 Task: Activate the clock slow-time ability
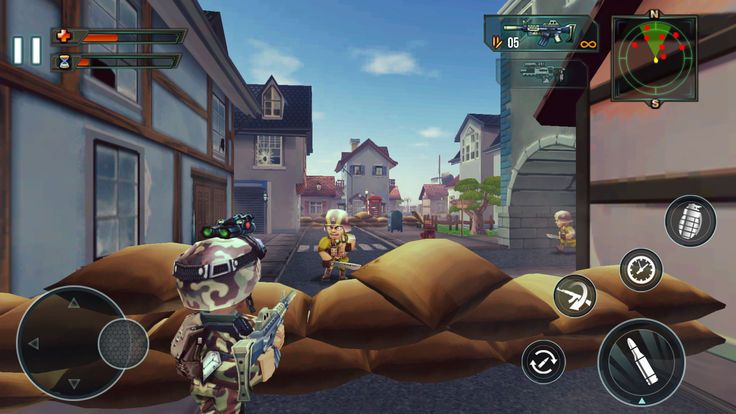(x=641, y=270)
